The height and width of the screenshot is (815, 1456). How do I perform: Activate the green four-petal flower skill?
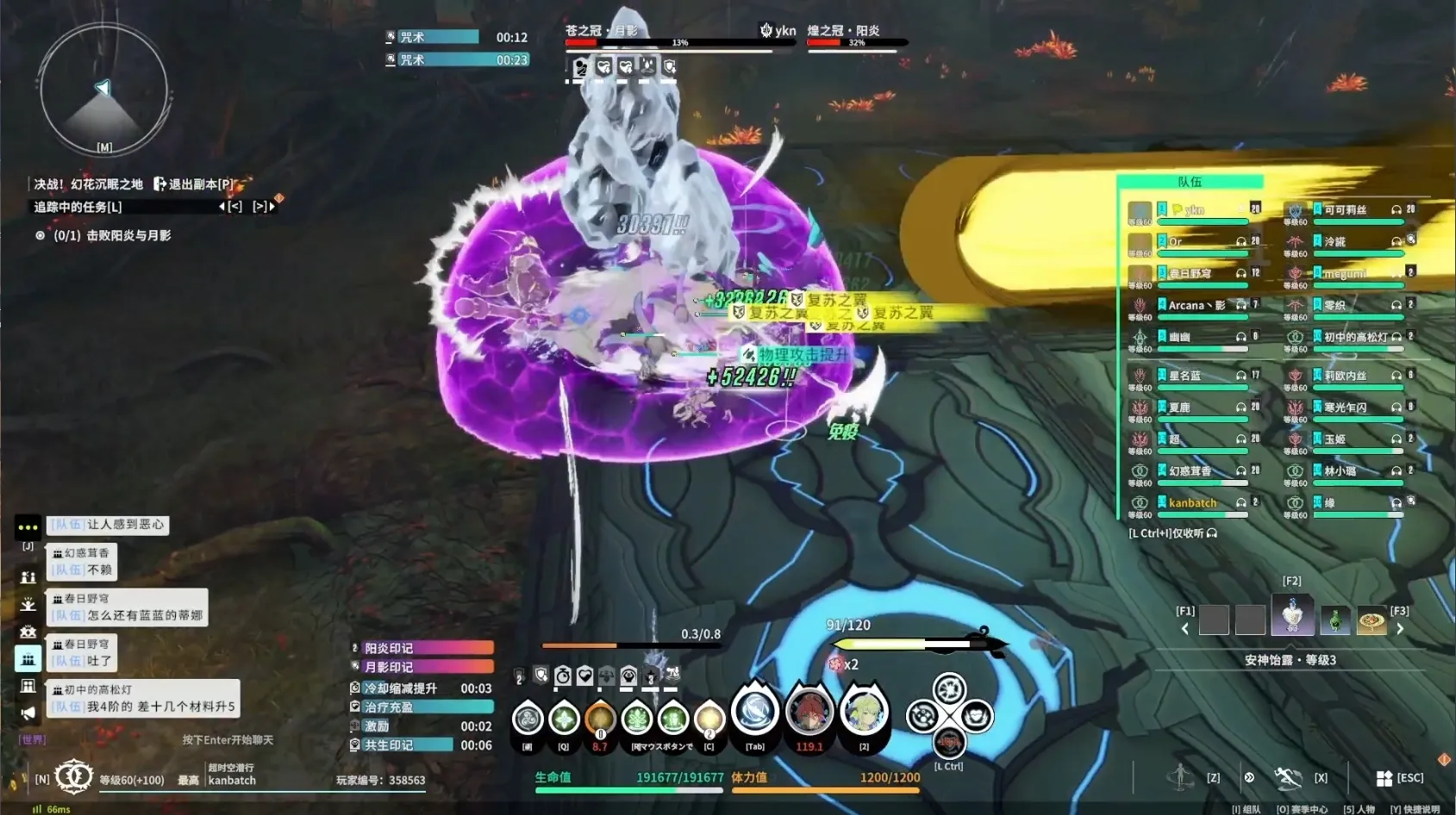(x=564, y=718)
